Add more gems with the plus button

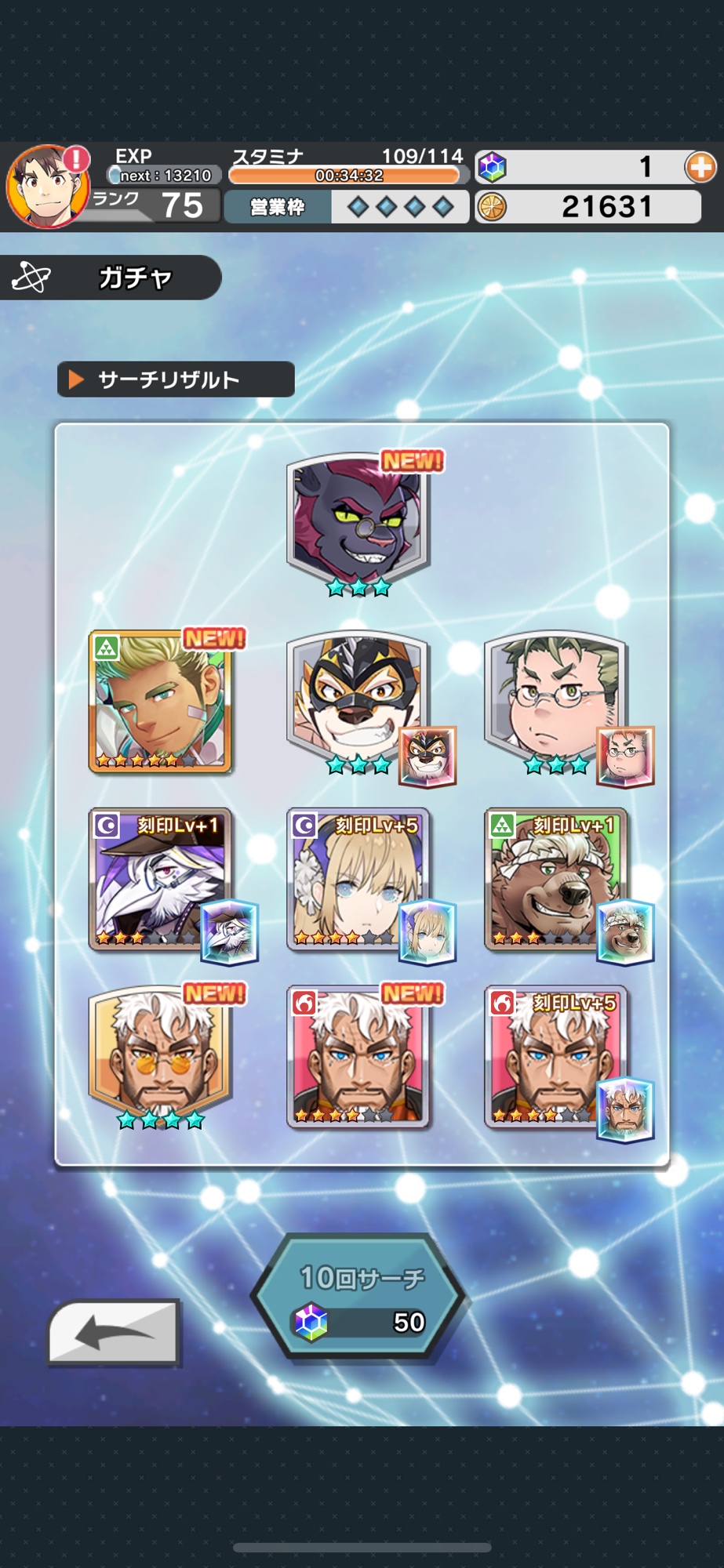tap(700, 167)
